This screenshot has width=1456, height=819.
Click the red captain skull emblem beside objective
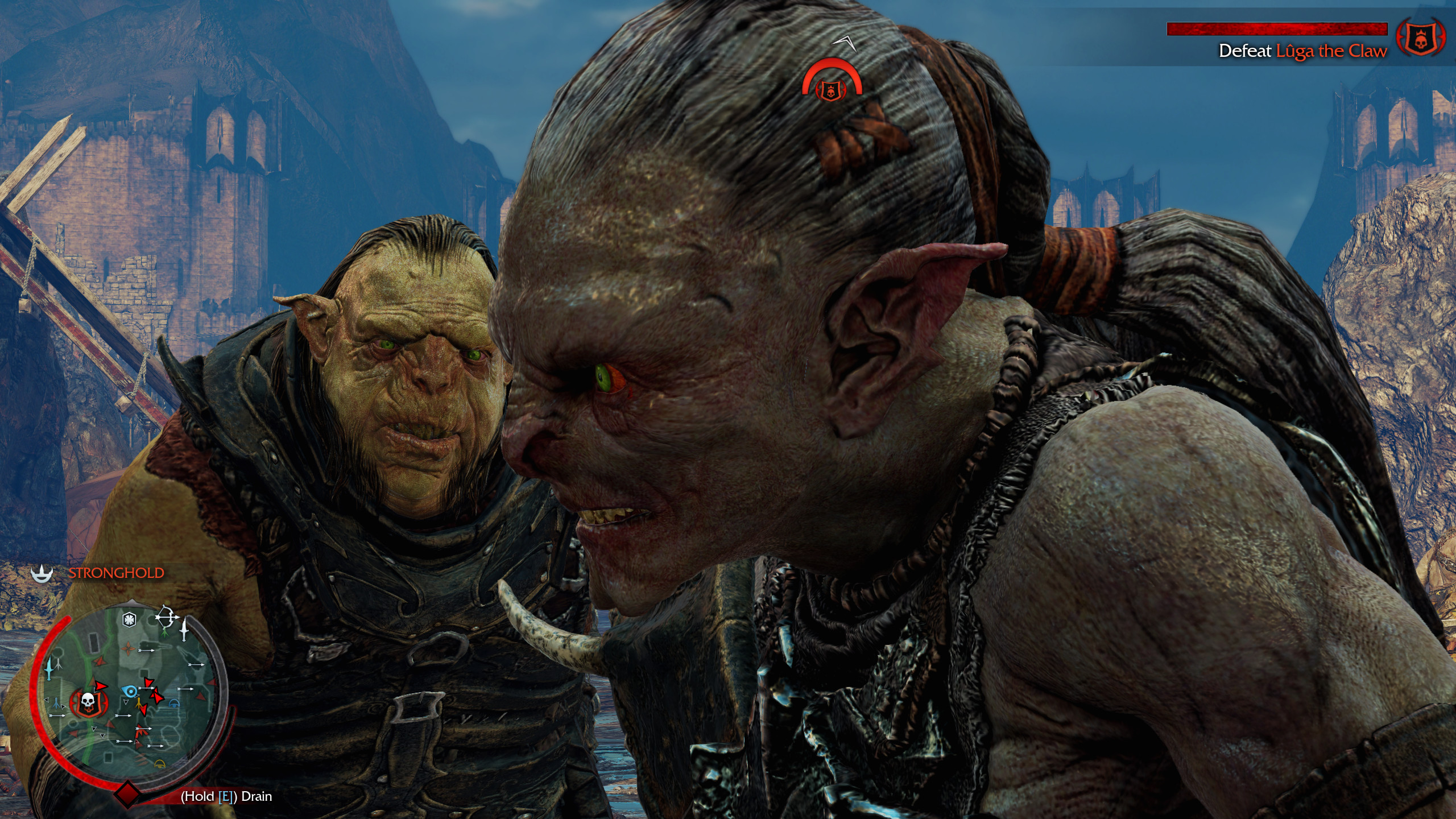(1420, 38)
